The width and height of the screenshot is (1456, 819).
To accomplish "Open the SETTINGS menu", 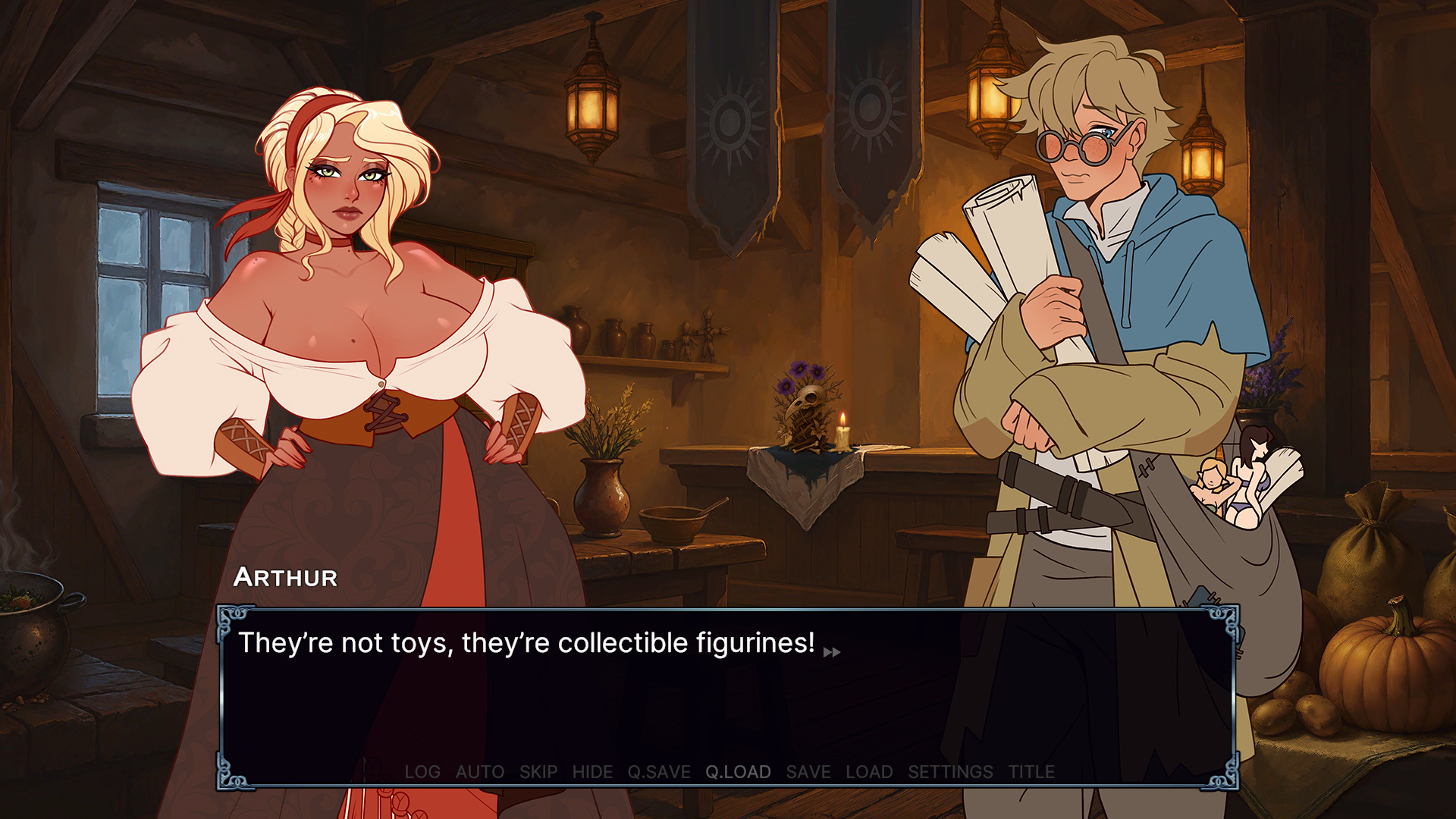I will [950, 771].
